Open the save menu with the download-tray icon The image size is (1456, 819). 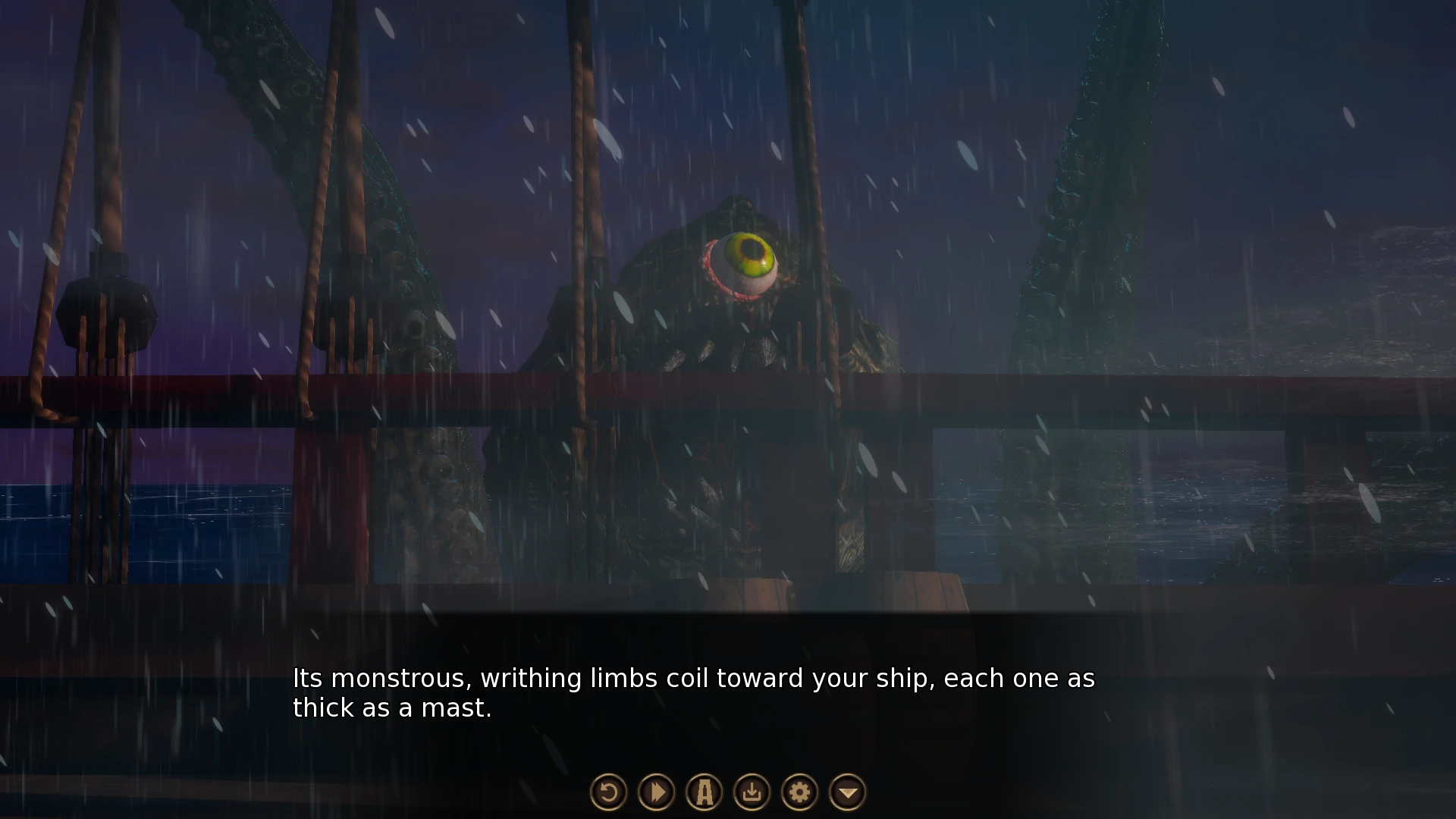point(752,792)
